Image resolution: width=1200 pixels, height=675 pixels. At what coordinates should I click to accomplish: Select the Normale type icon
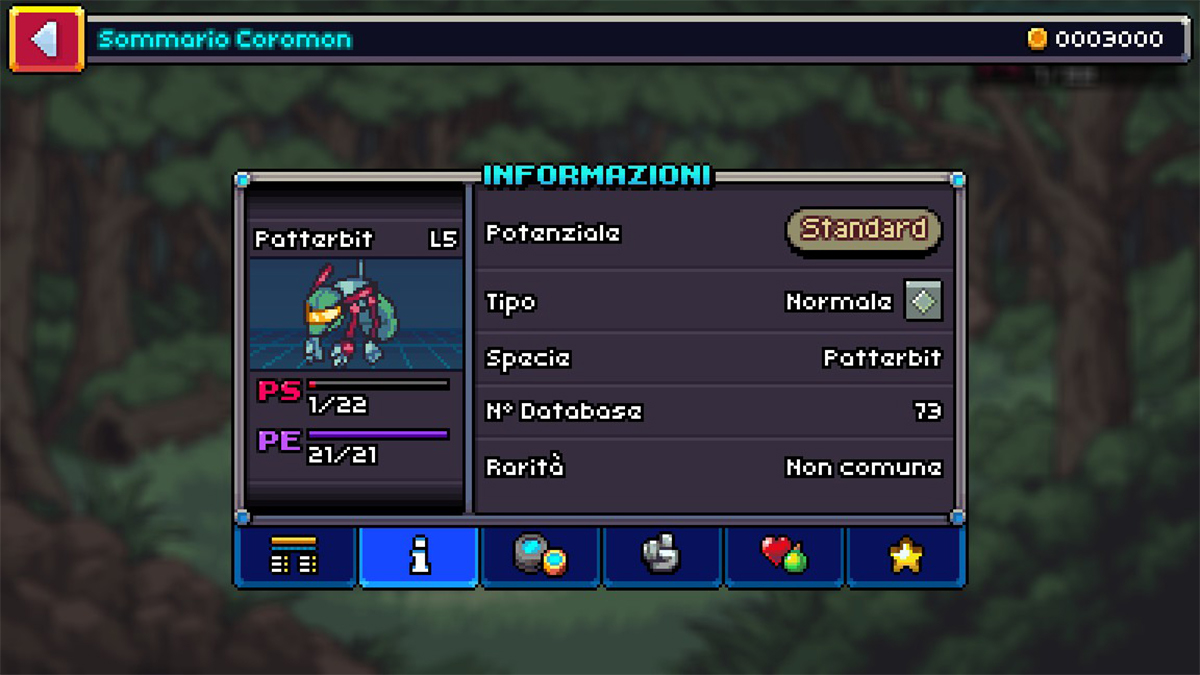coord(923,300)
